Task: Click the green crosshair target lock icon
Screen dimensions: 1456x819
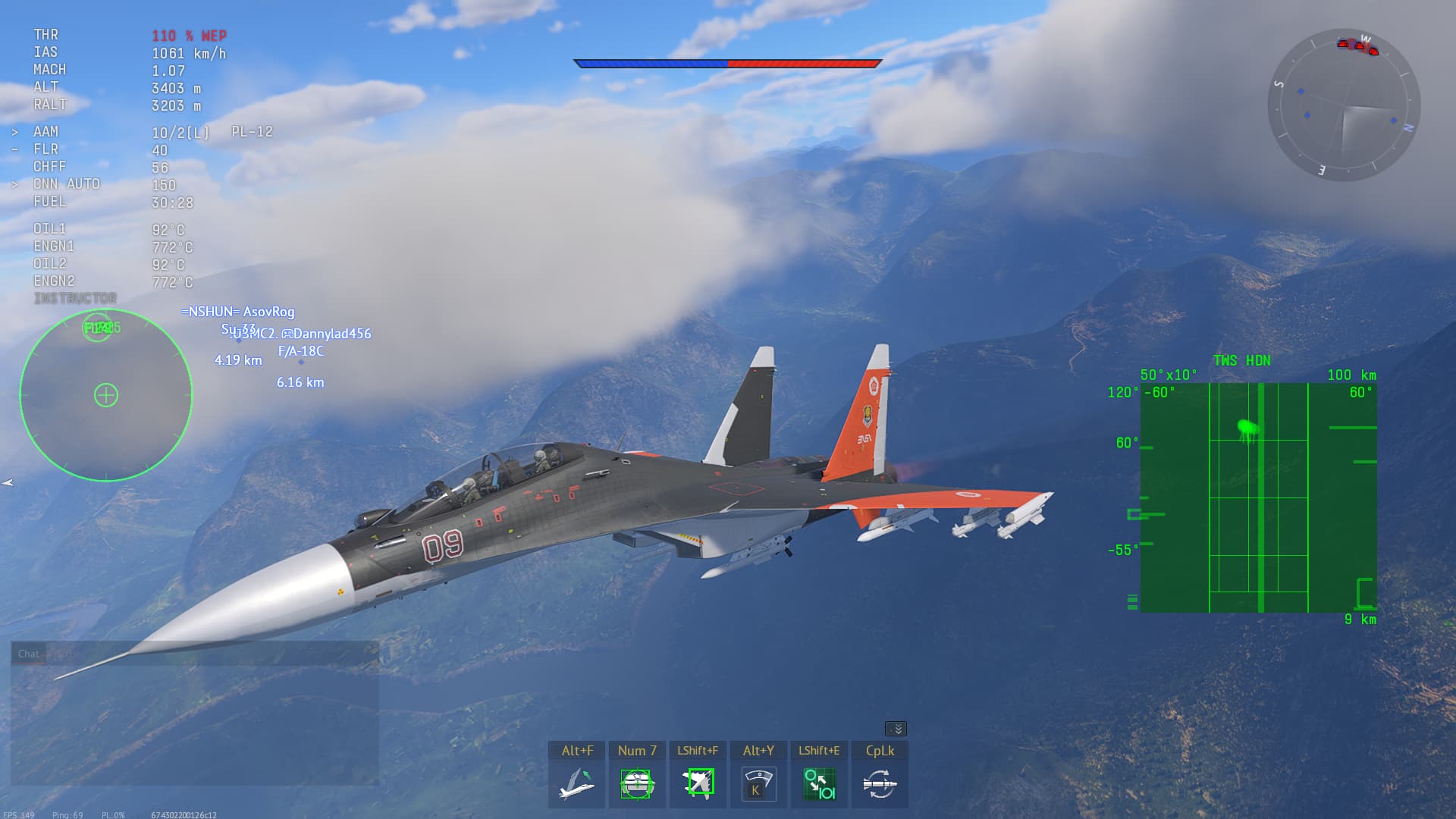Action: (637, 783)
